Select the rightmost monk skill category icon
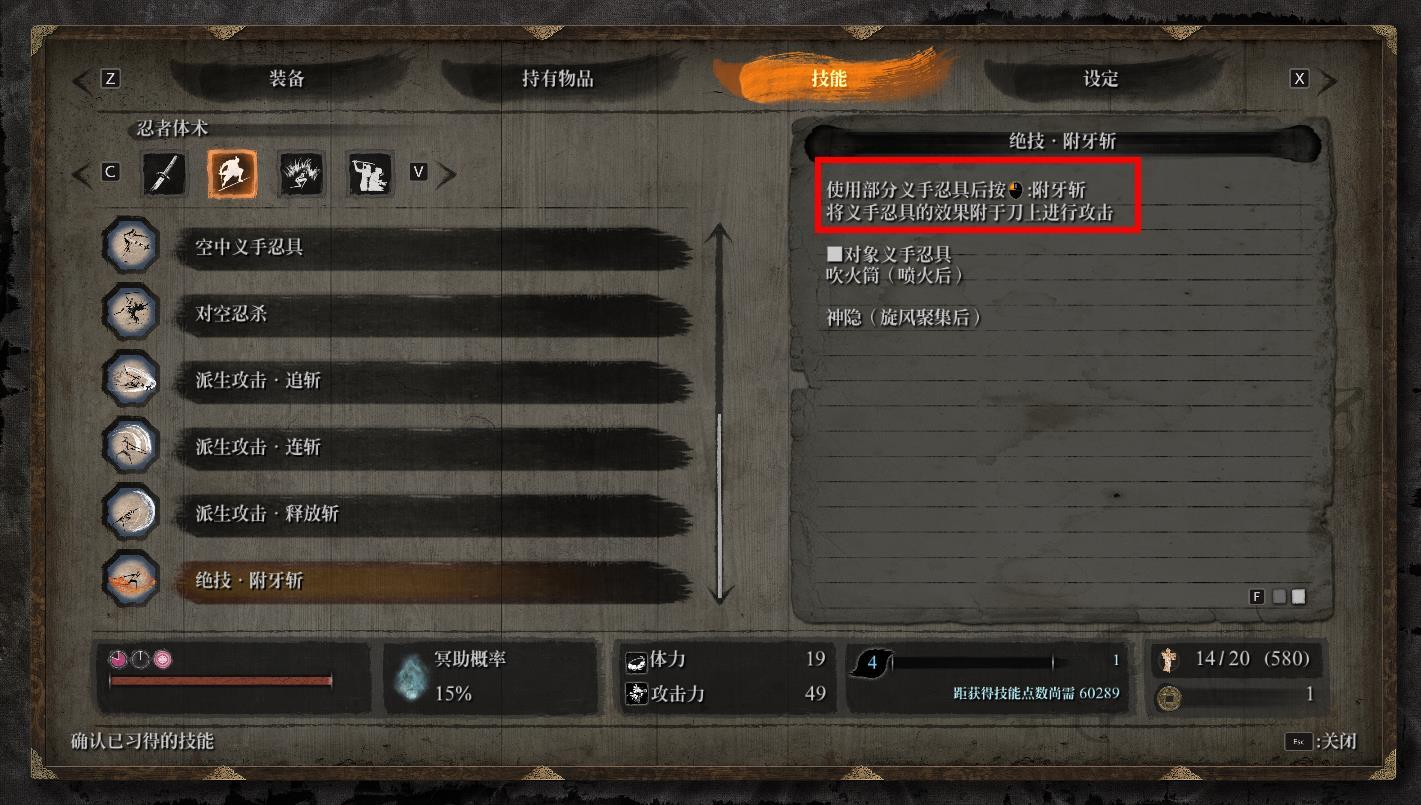 (x=369, y=173)
